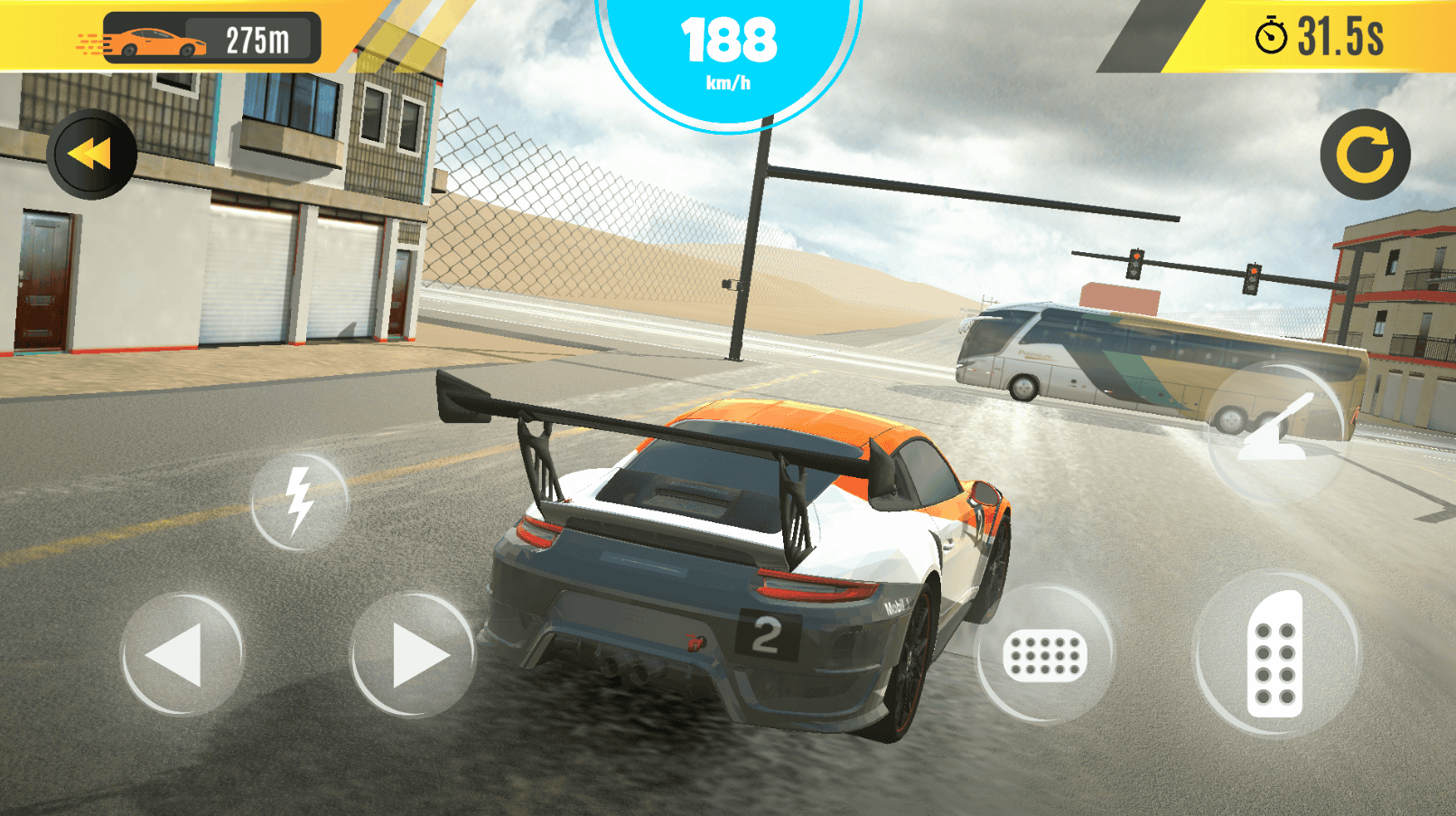The height and width of the screenshot is (816, 1456).
Task: Tap the gas accelerator pedal
Action: (1275, 654)
